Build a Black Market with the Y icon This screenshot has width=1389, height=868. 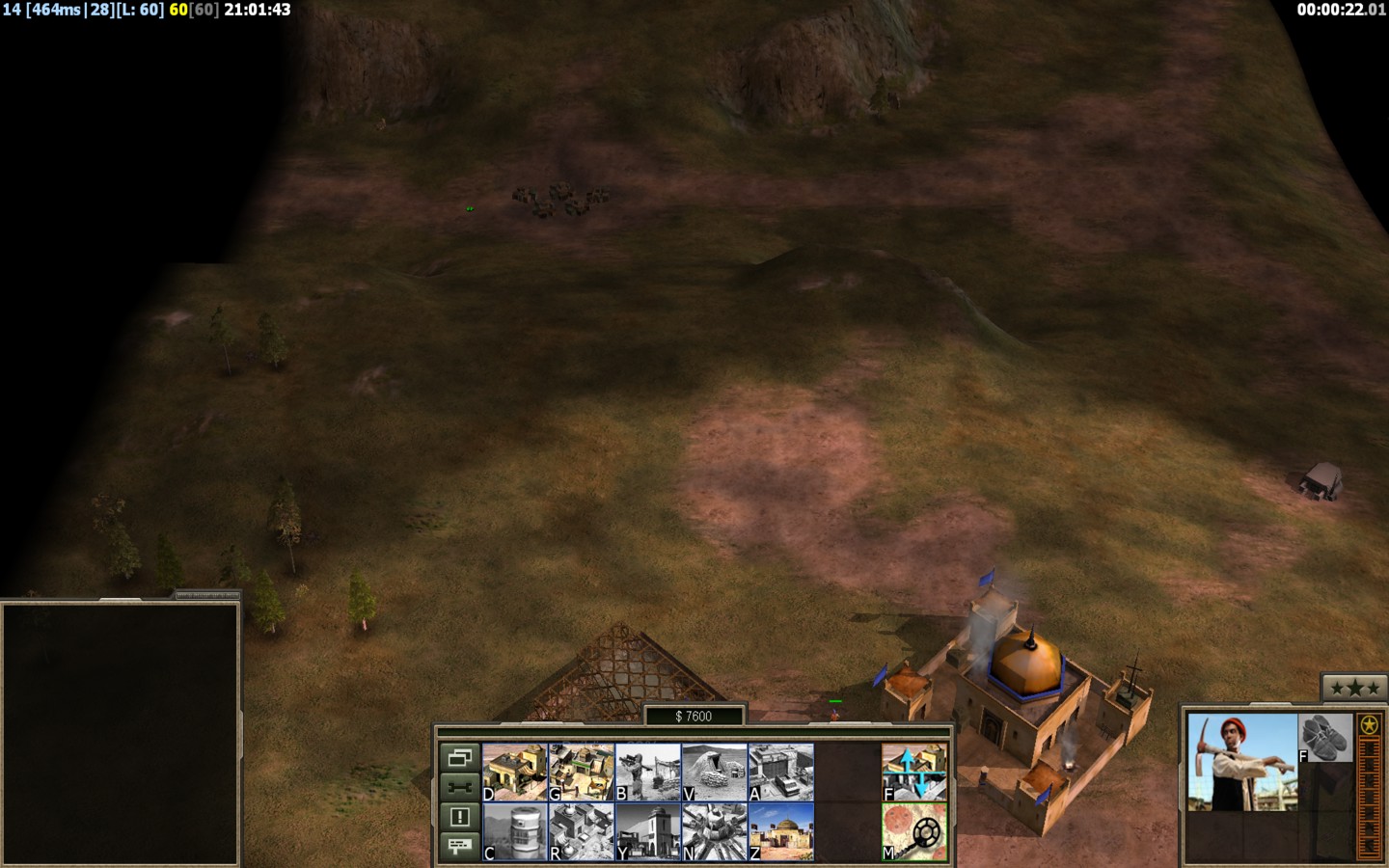tap(648, 831)
